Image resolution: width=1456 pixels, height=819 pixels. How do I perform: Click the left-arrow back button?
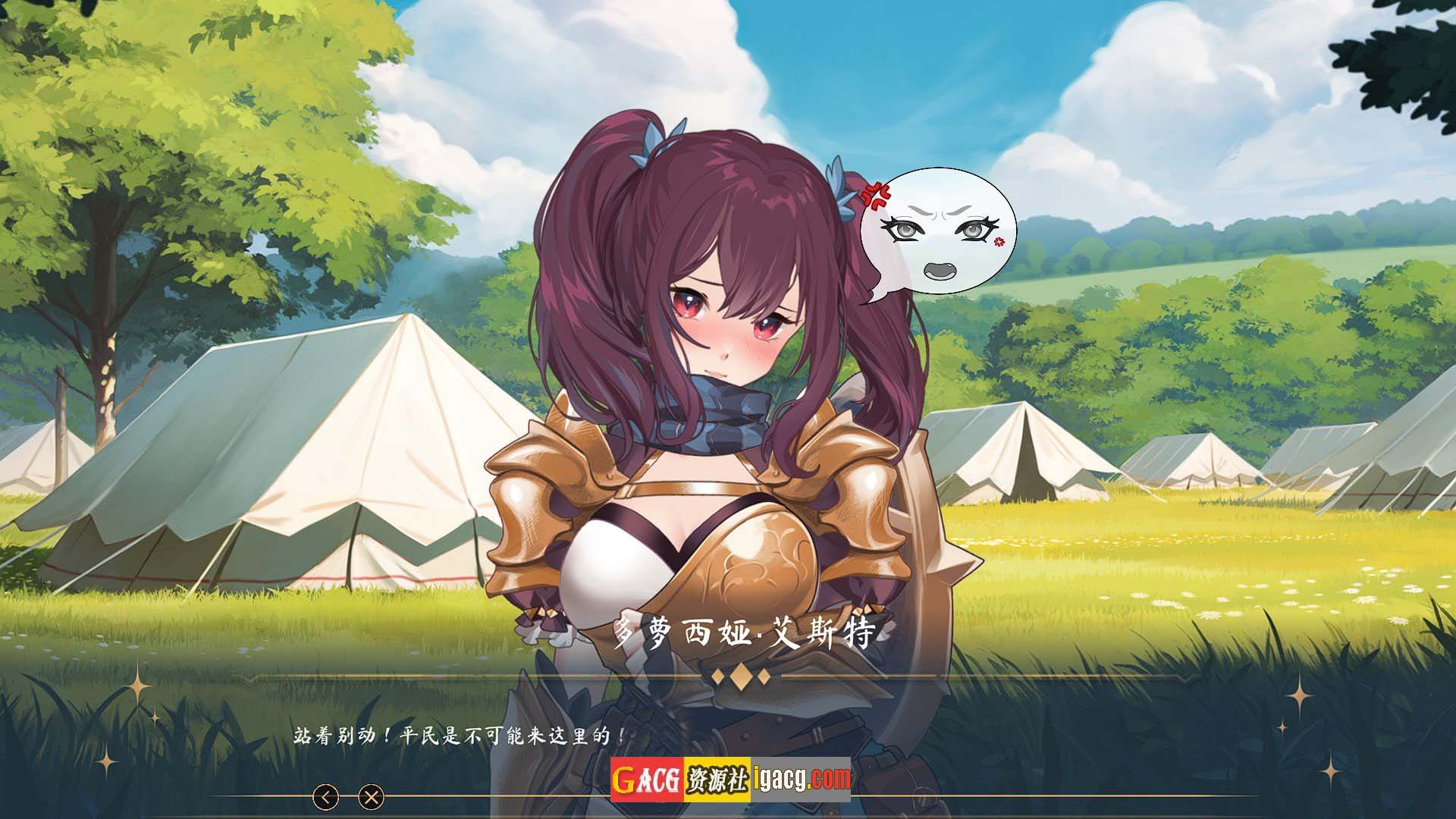coord(326,797)
